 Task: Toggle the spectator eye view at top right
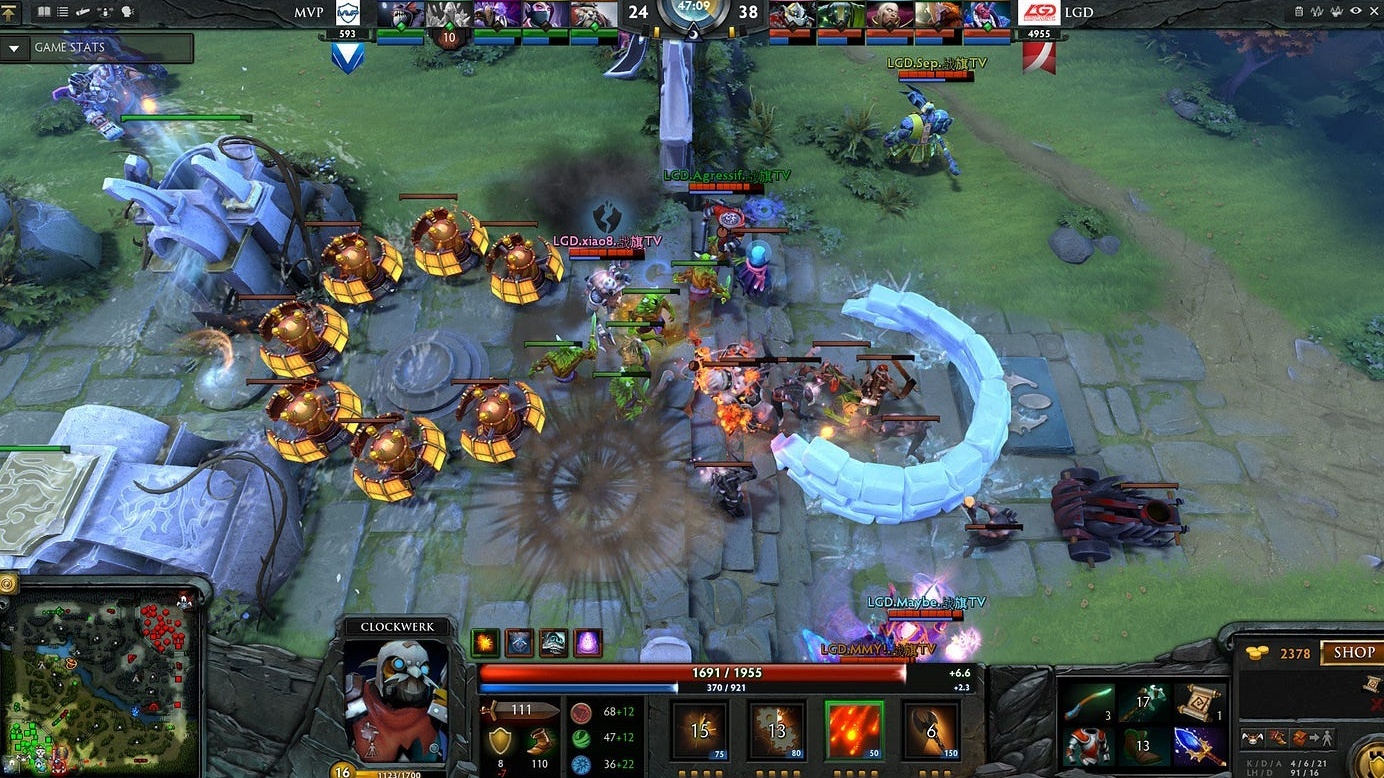pyautogui.click(x=1355, y=11)
